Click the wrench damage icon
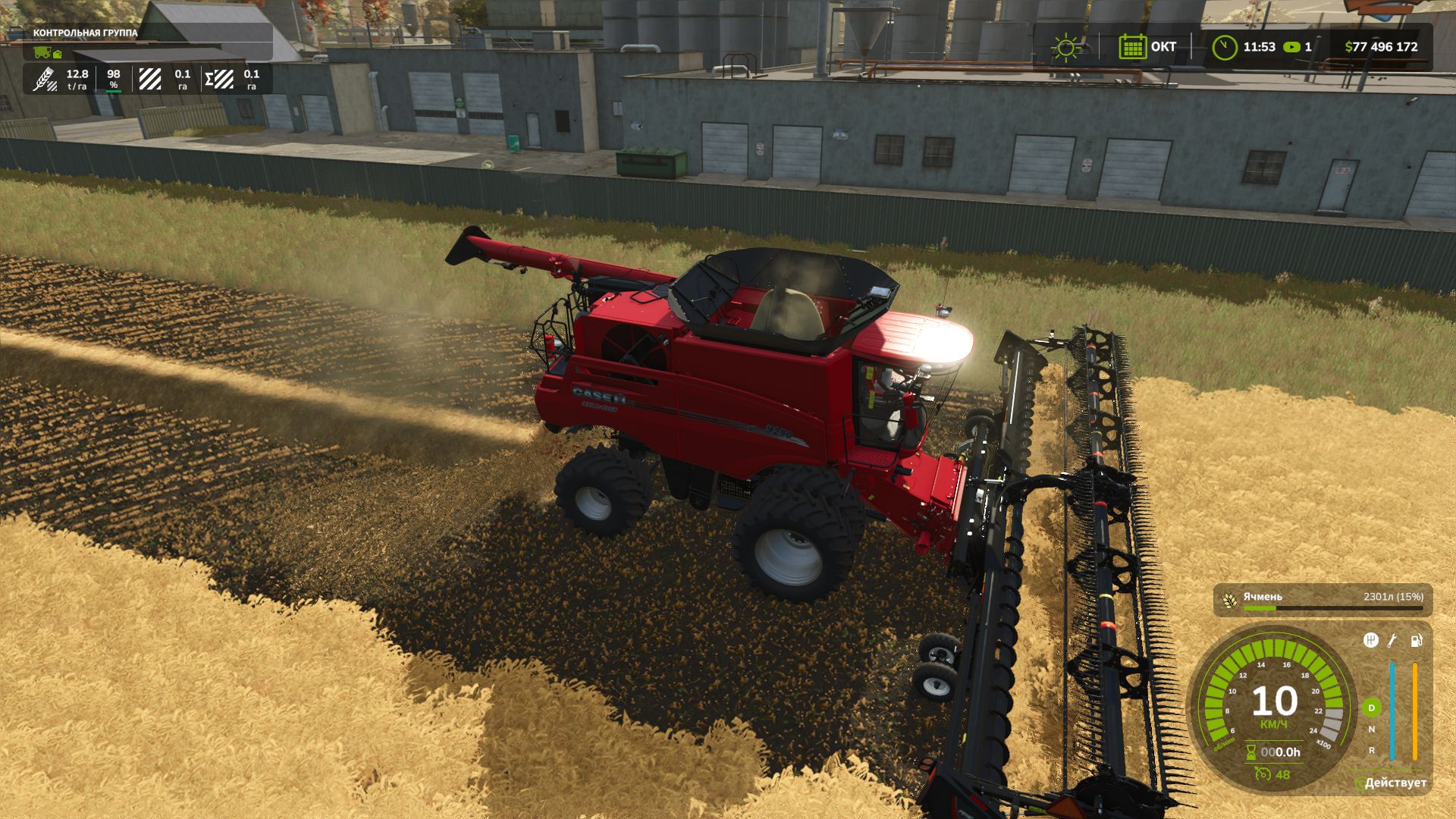1456x819 pixels. click(x=1392, y=641)
